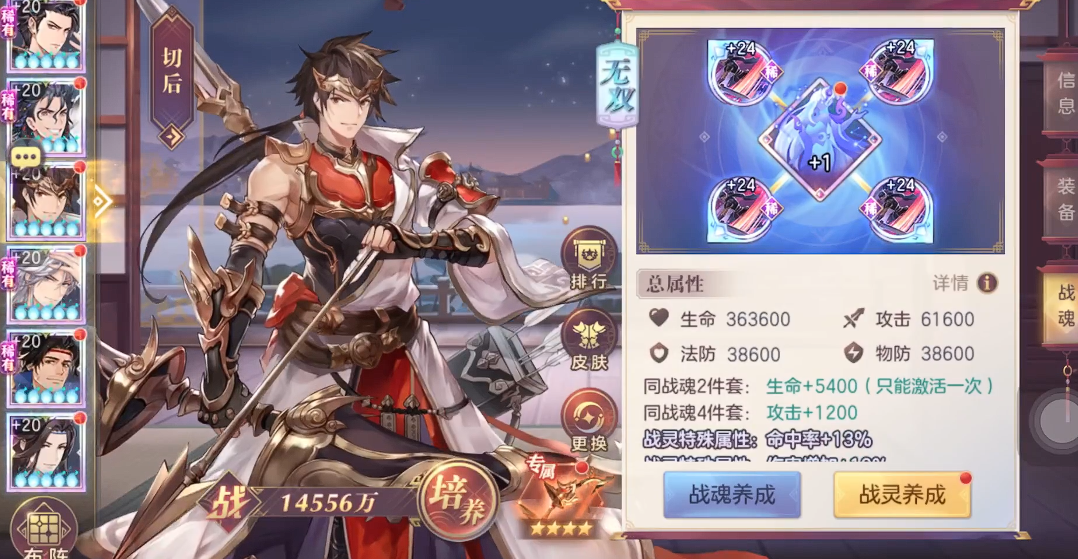Open the 战灵养成 spirit cultivation button
This screenshot has height=559, width=1078.
(x=902, y=495)
